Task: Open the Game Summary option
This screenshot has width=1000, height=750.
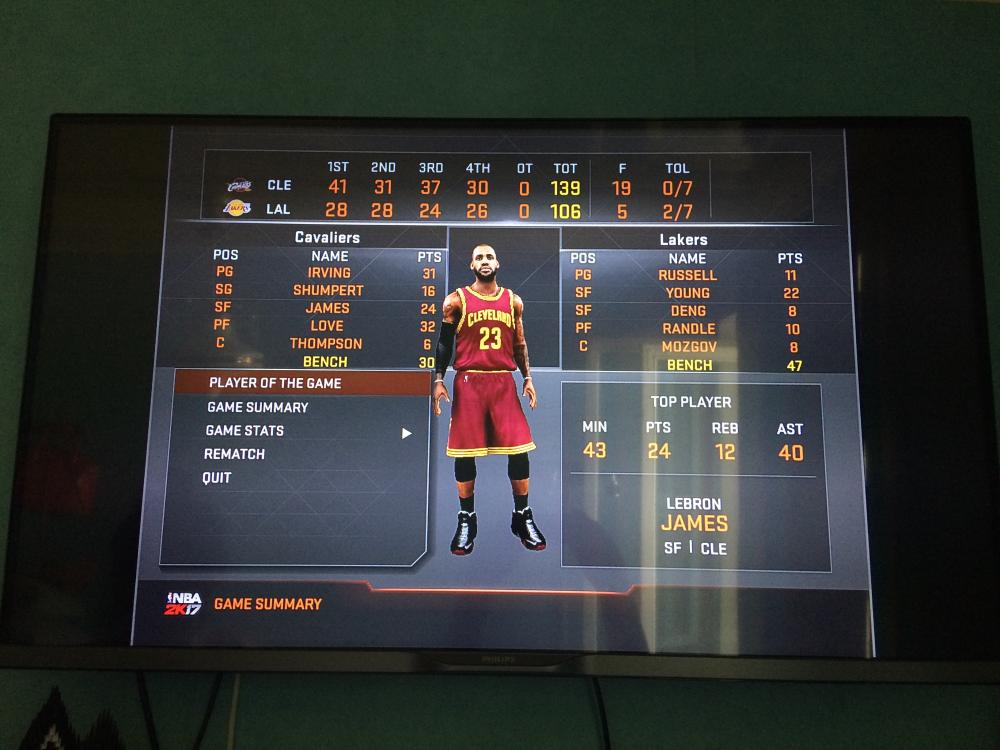Action: point(258,407)
